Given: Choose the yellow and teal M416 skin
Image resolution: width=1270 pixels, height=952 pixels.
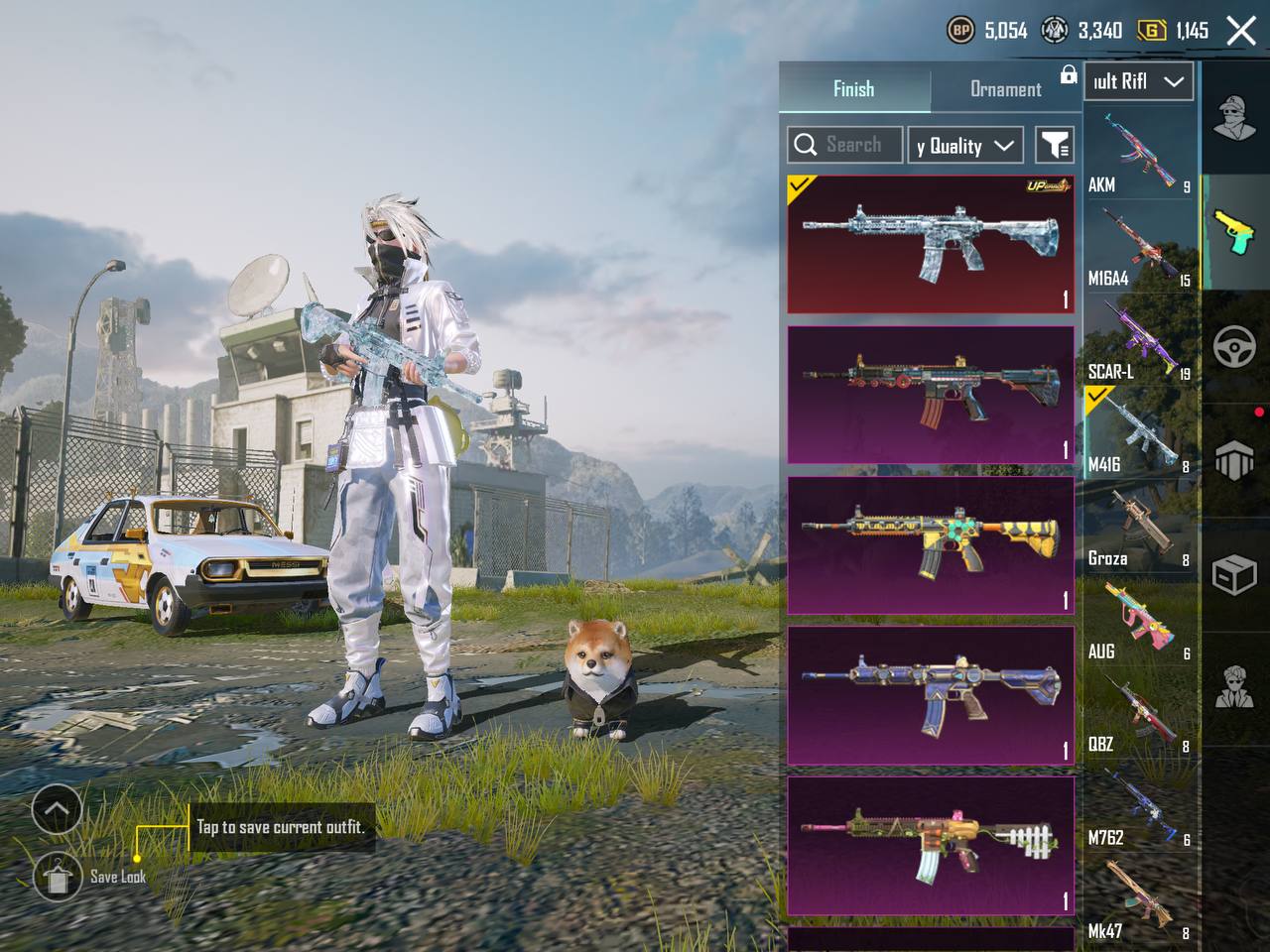Looking at the screenshot, I should [x=930, y=544].
